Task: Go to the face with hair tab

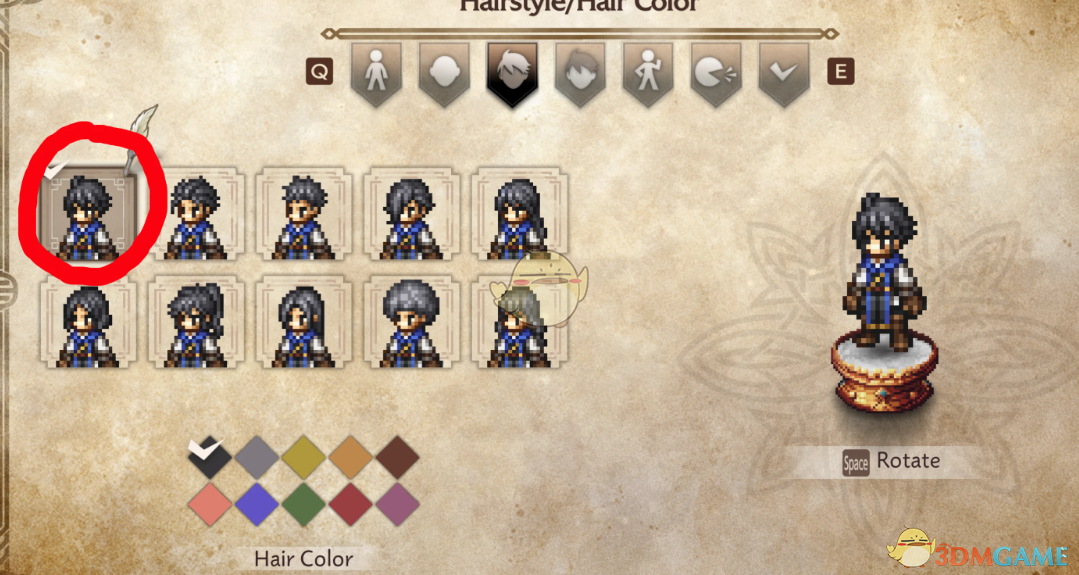Action: pyautogui.click(x=580, y=72)
